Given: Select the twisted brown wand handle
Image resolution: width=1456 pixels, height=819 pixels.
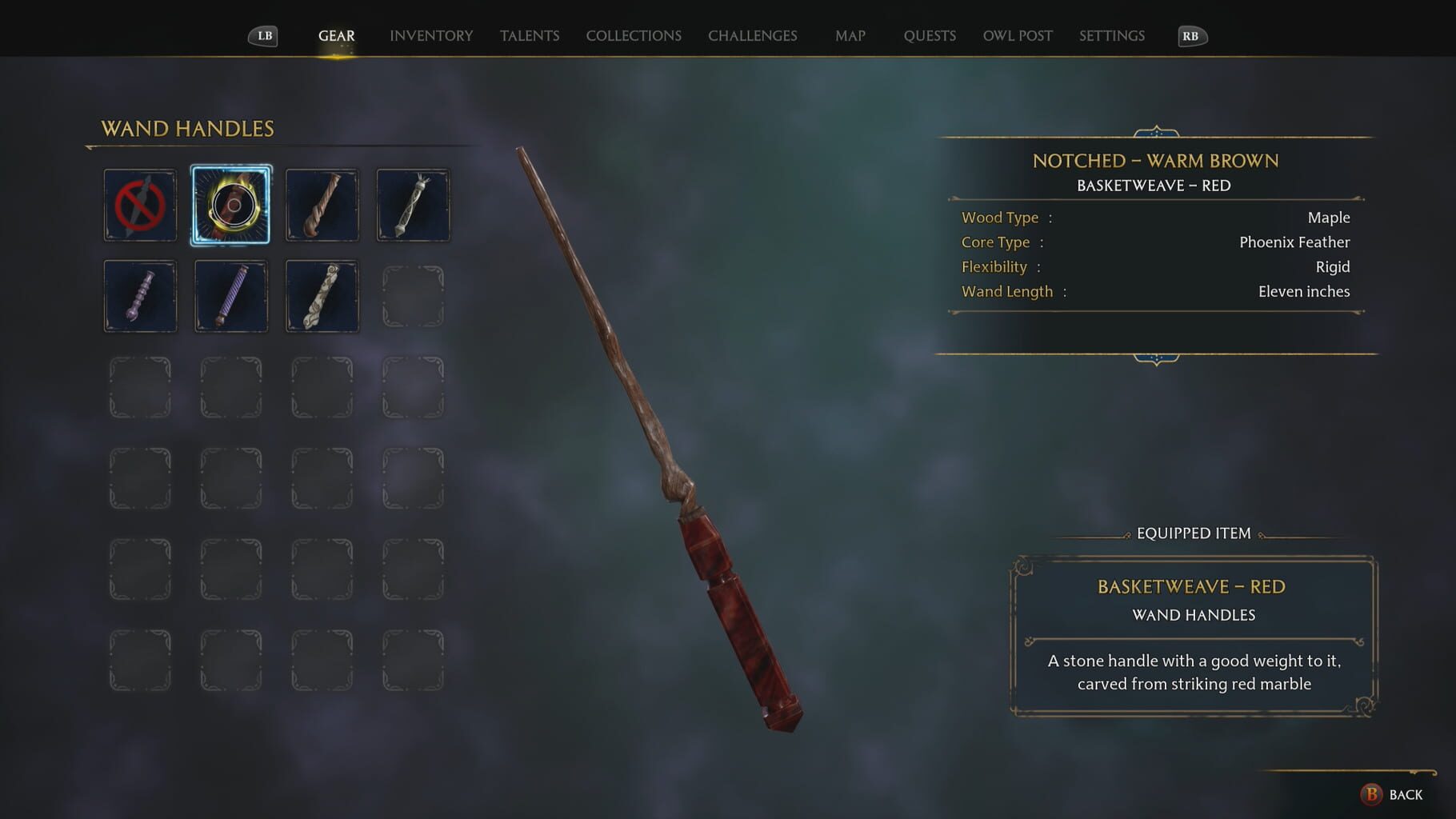Looking at the screenshot, I should tap(322, 205).
